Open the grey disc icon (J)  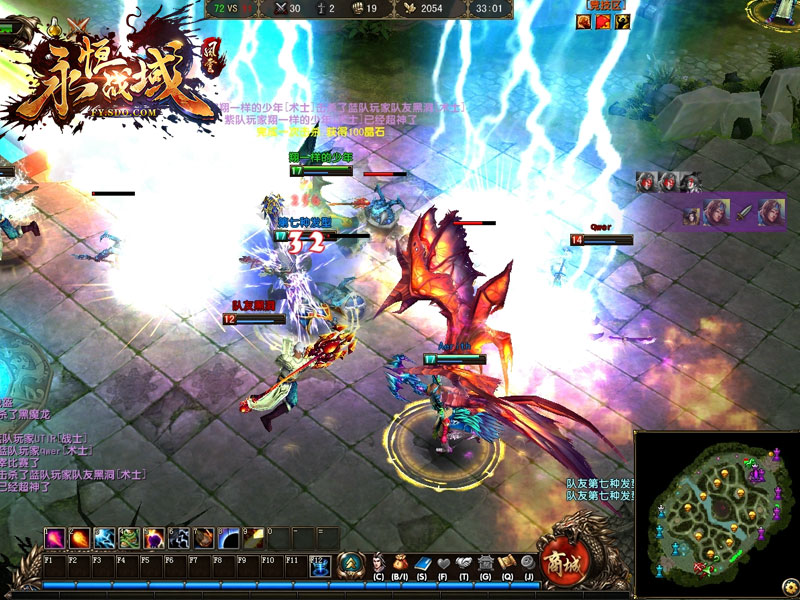point(528,563)
